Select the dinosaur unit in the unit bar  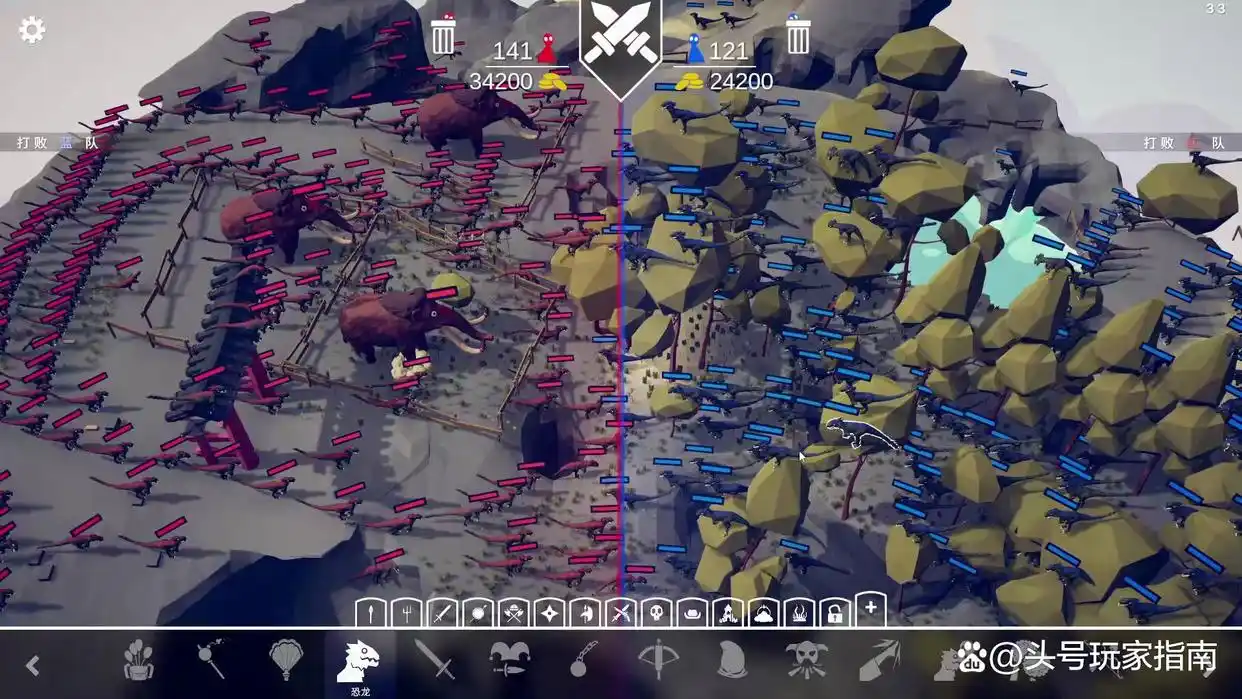click(359, 661)
